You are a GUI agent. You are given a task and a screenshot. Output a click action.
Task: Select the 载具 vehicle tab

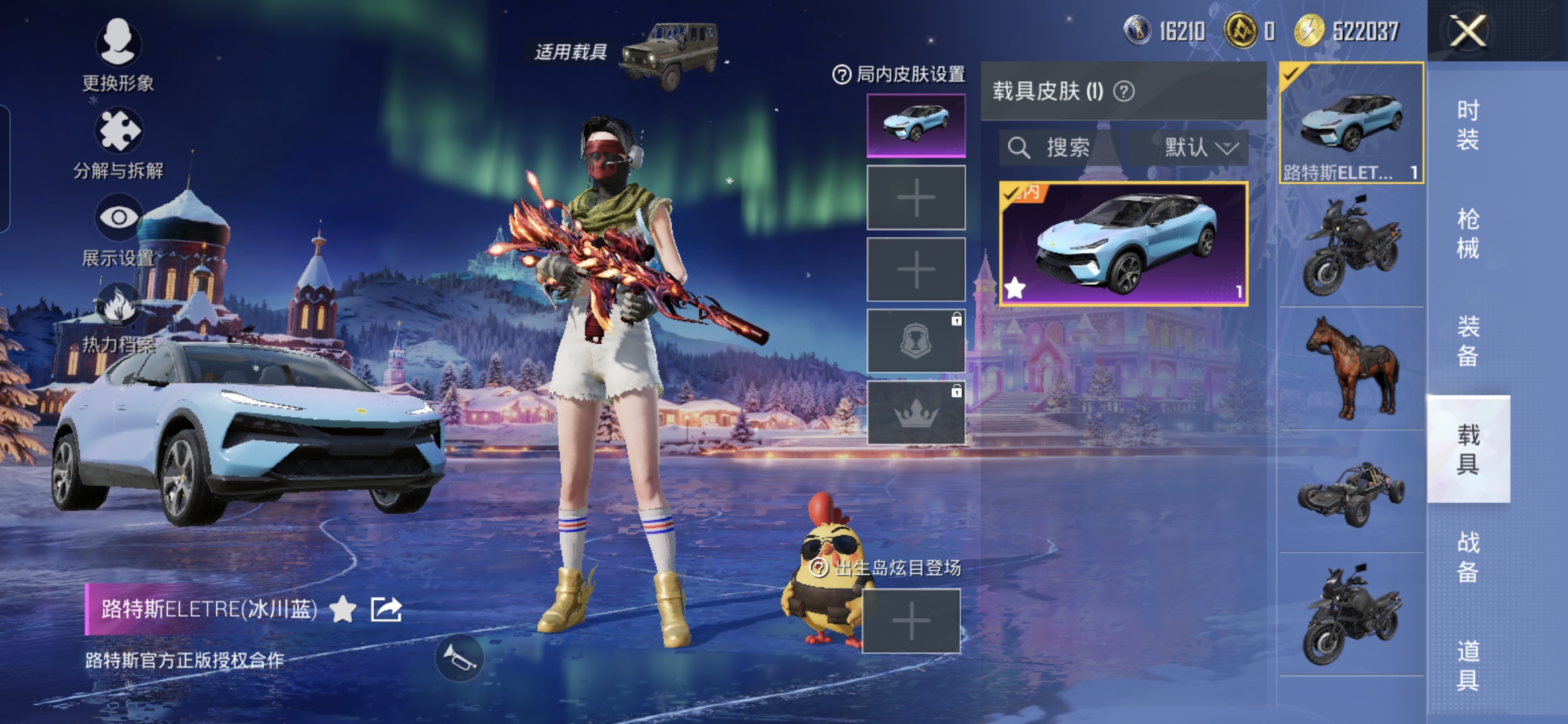1467,449
